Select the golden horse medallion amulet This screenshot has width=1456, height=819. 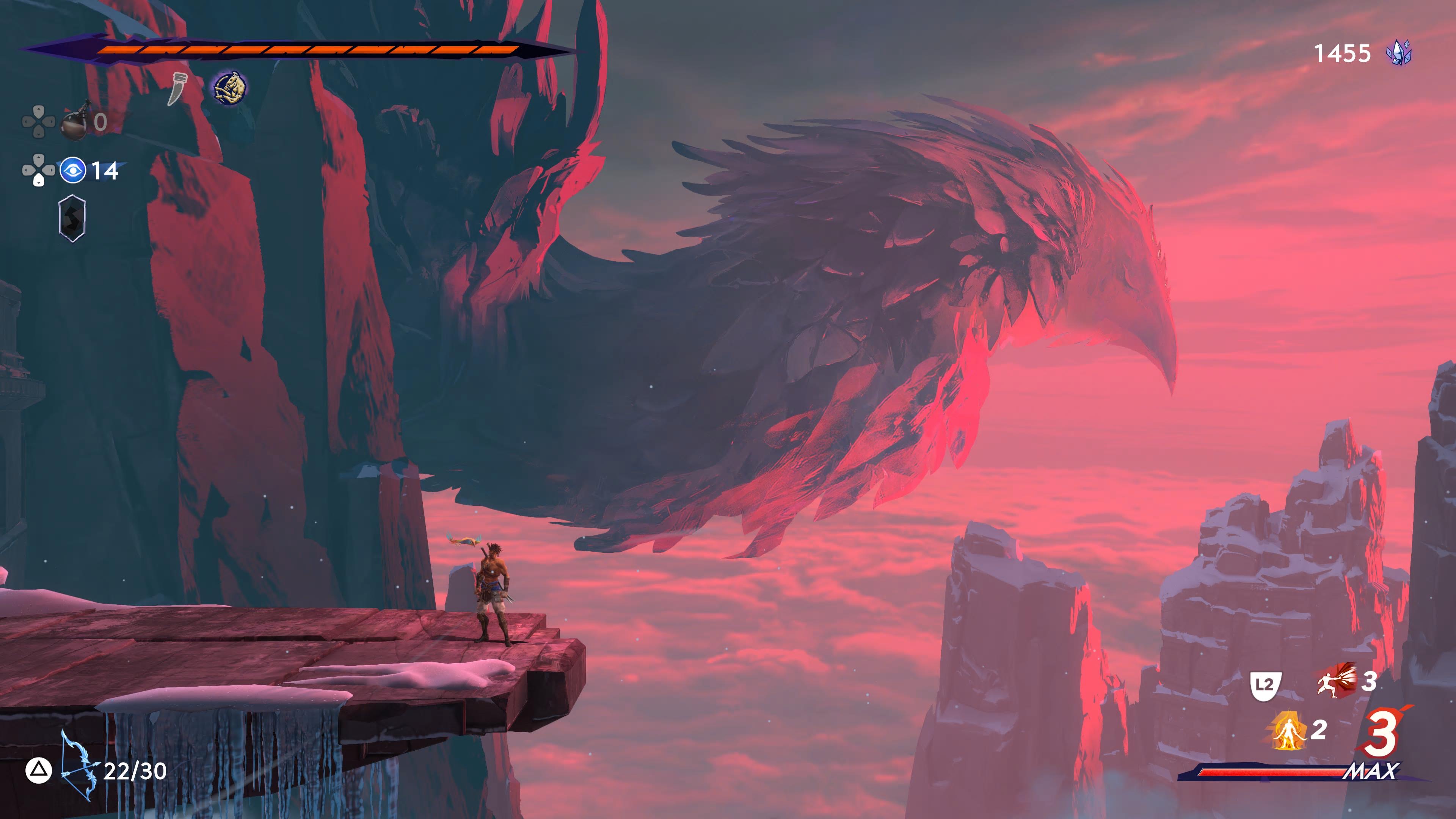pos(228,86)
